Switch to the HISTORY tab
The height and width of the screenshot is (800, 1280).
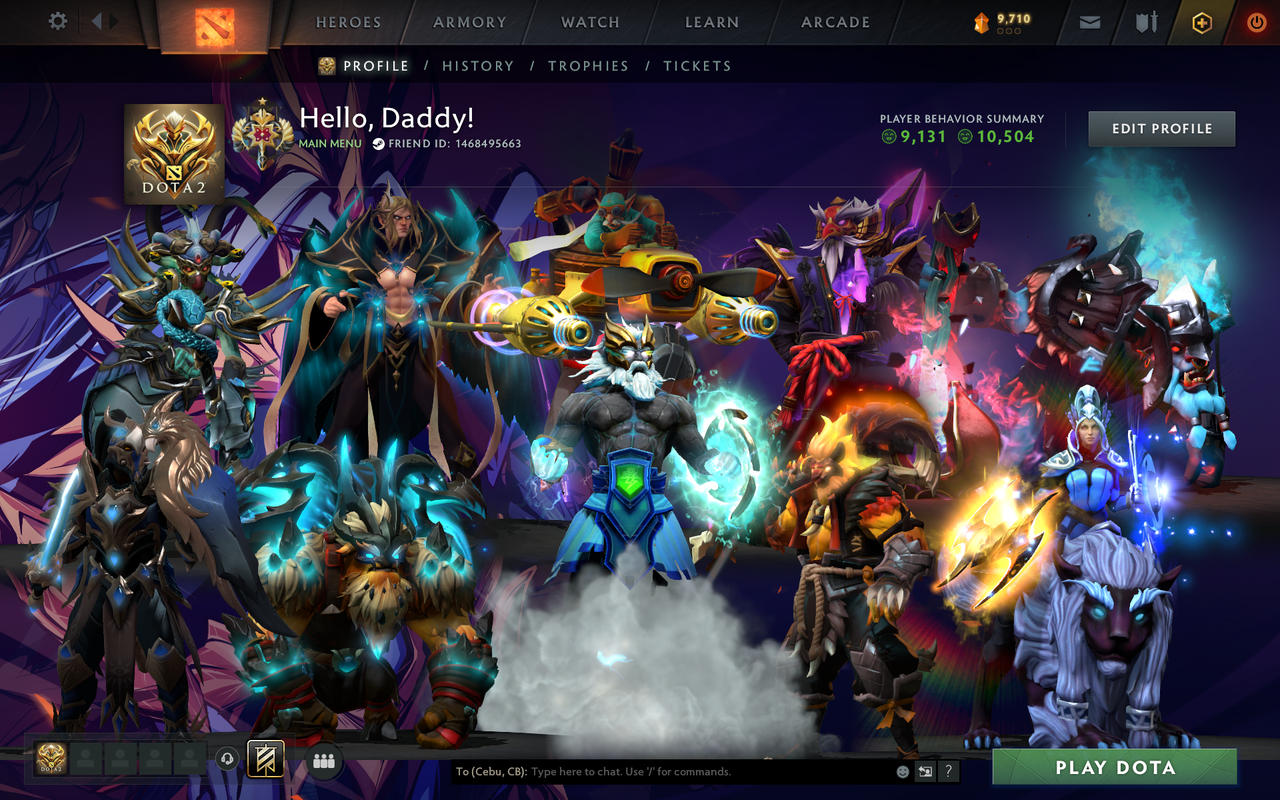click(478, 65)
